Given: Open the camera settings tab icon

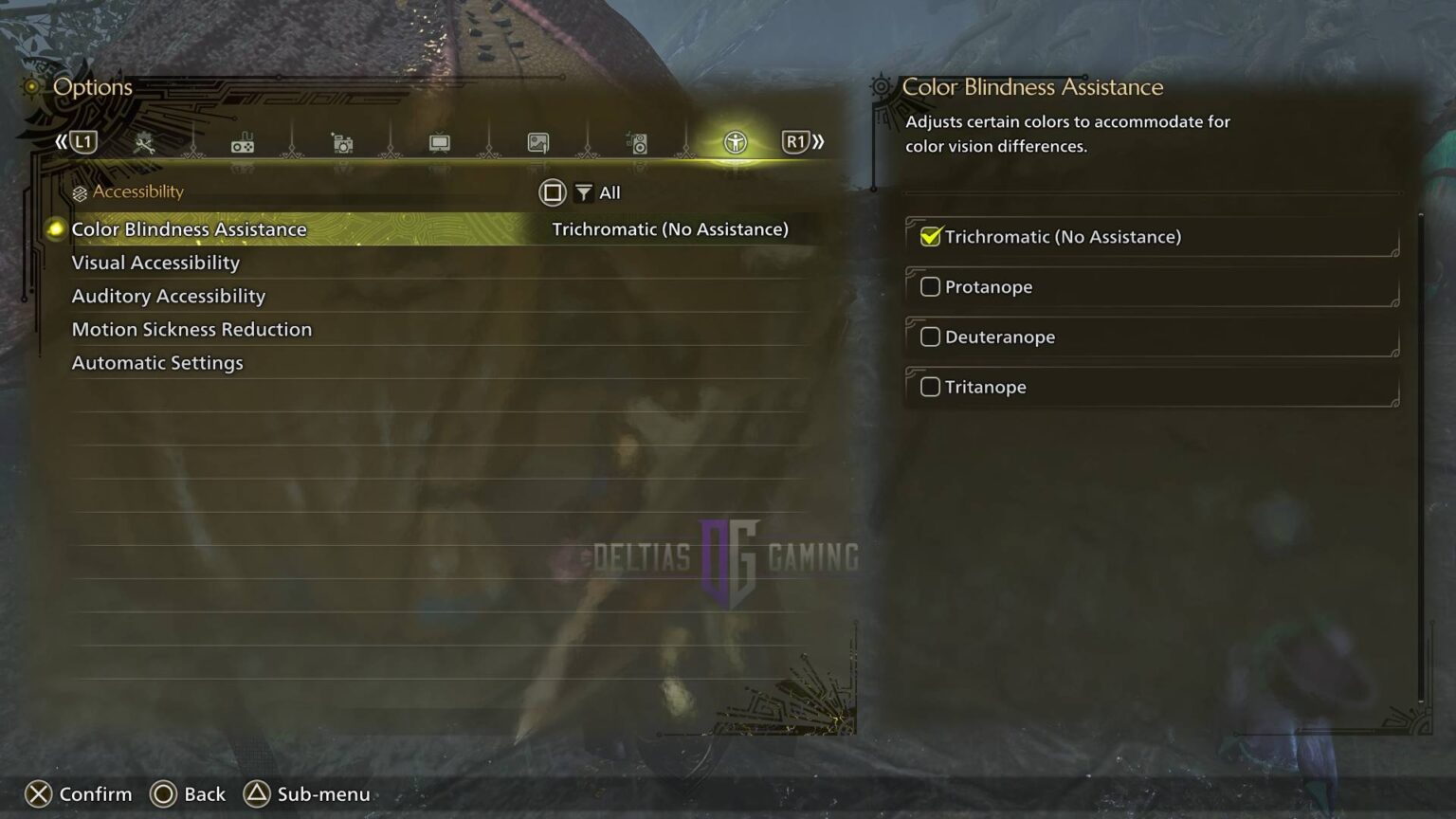Looking at the screenshot, I should tap(341, 143).
